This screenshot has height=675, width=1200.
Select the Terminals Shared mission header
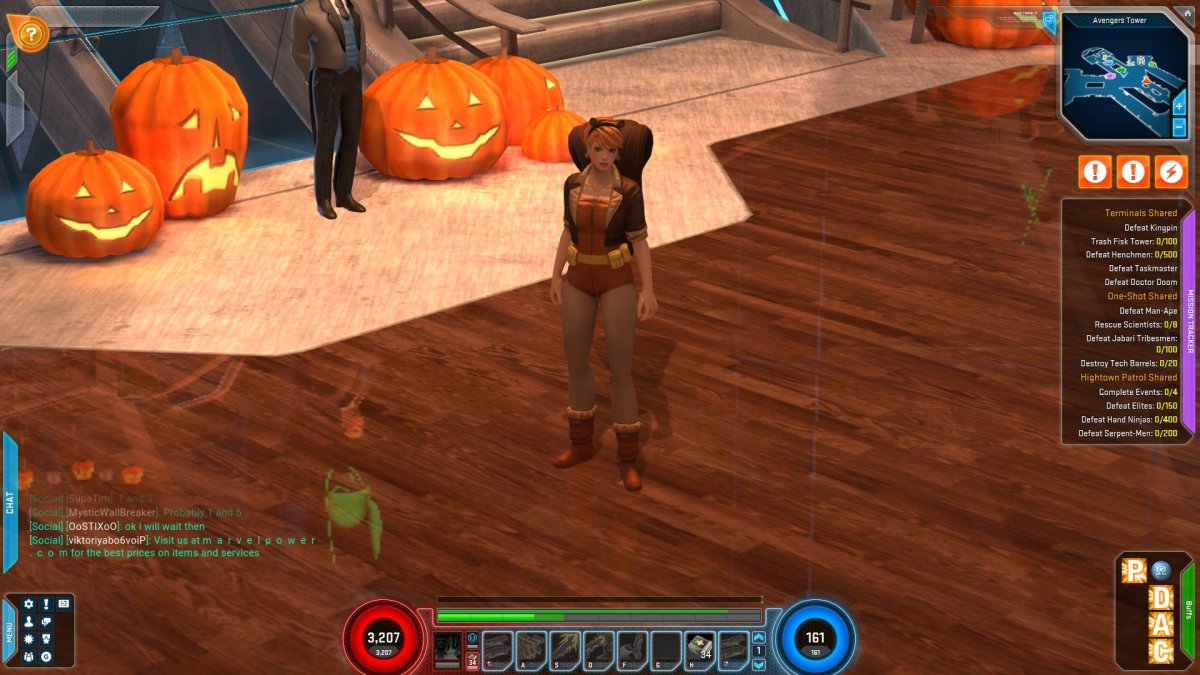pyautogui.click(x=1140, y=213)
